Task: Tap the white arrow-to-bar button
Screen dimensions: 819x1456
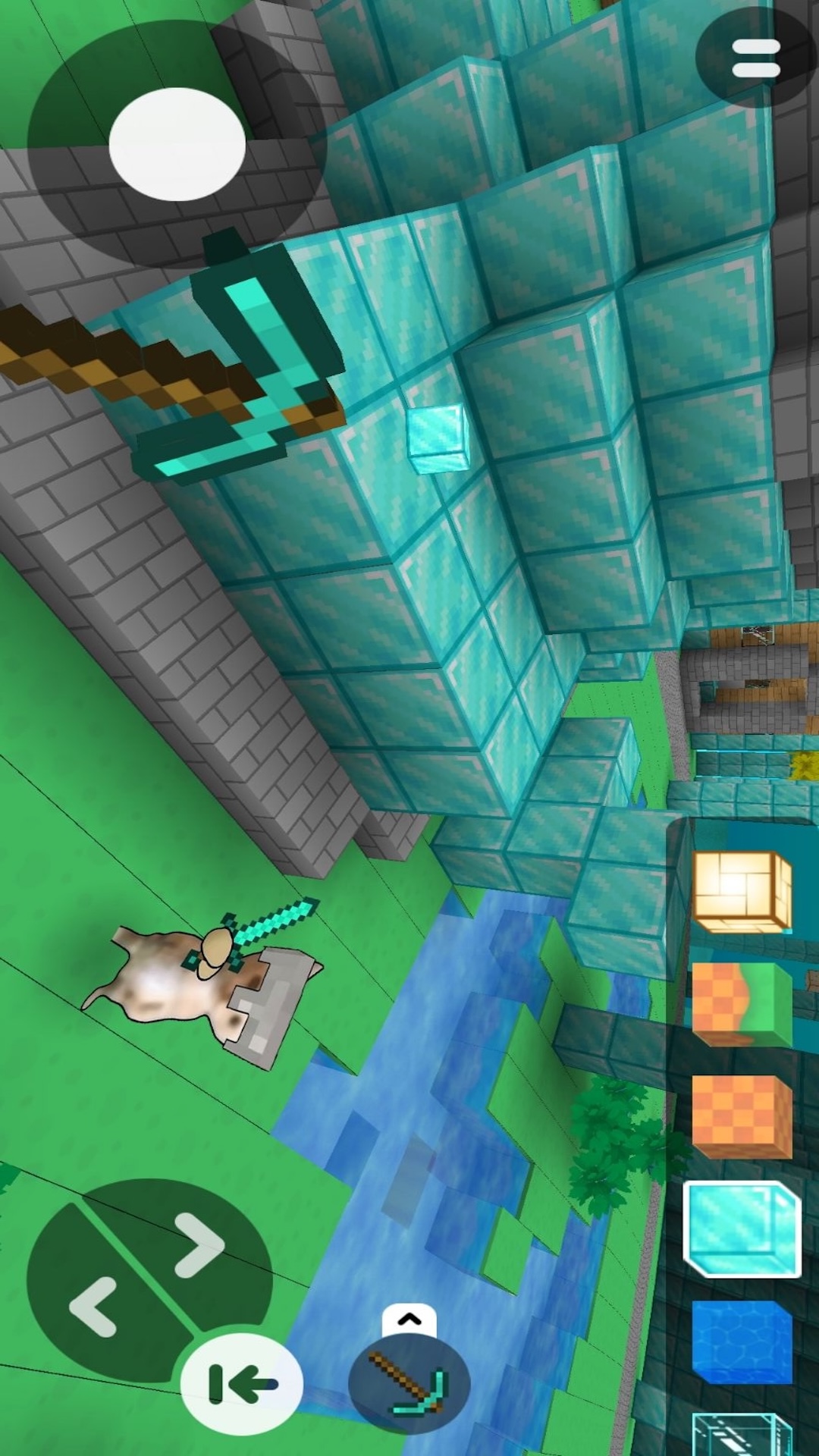Action: pos(242,1384)
